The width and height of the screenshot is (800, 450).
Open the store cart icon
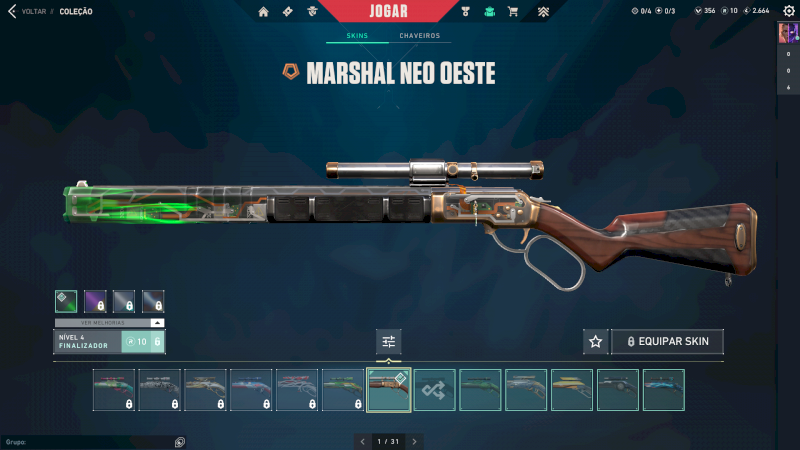[513, 12]
